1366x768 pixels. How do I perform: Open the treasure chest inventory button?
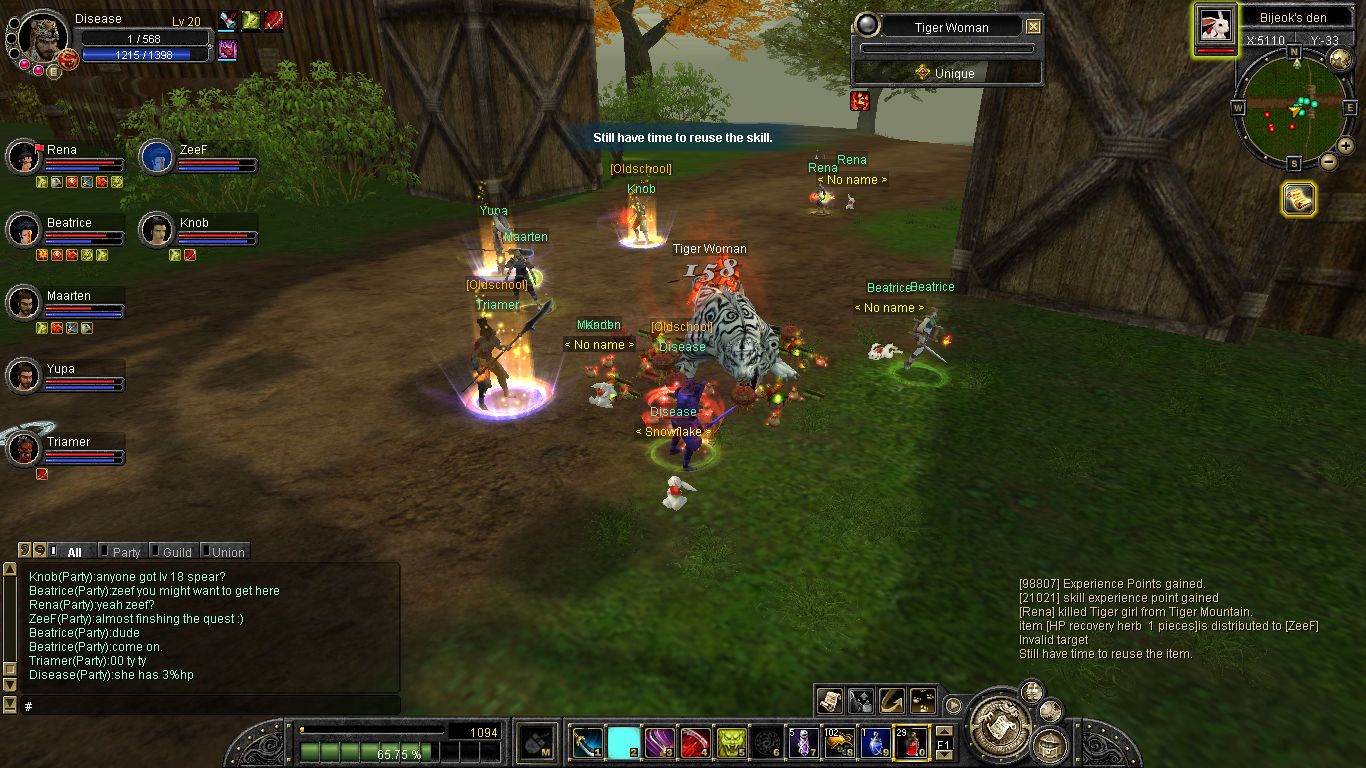pos(1050,743)
